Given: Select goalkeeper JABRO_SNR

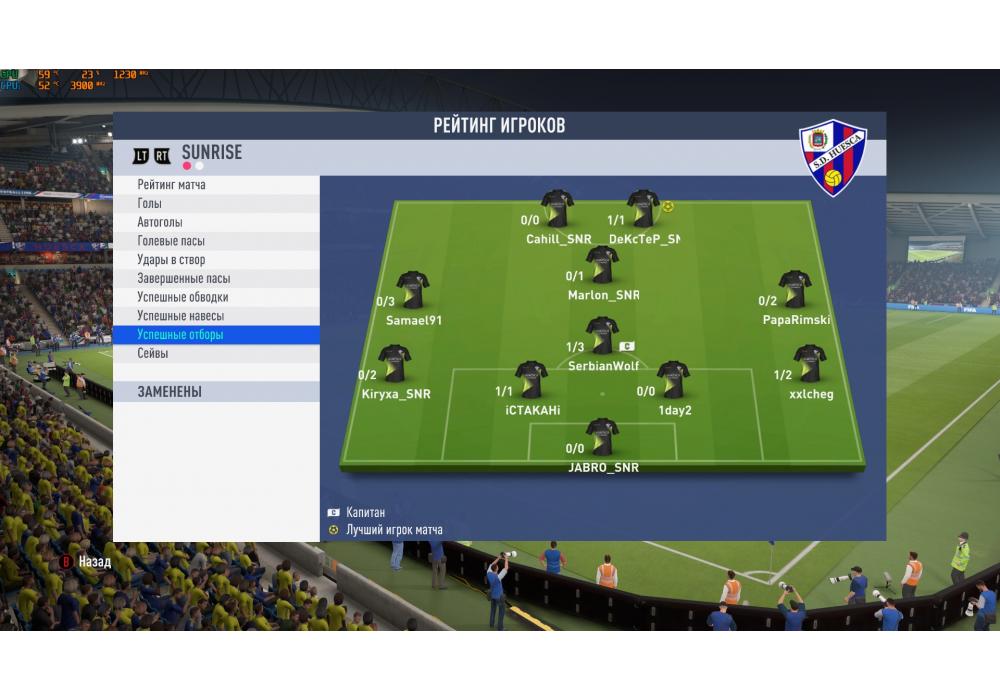Looking at the screenshot, I should tap(602, 437).
